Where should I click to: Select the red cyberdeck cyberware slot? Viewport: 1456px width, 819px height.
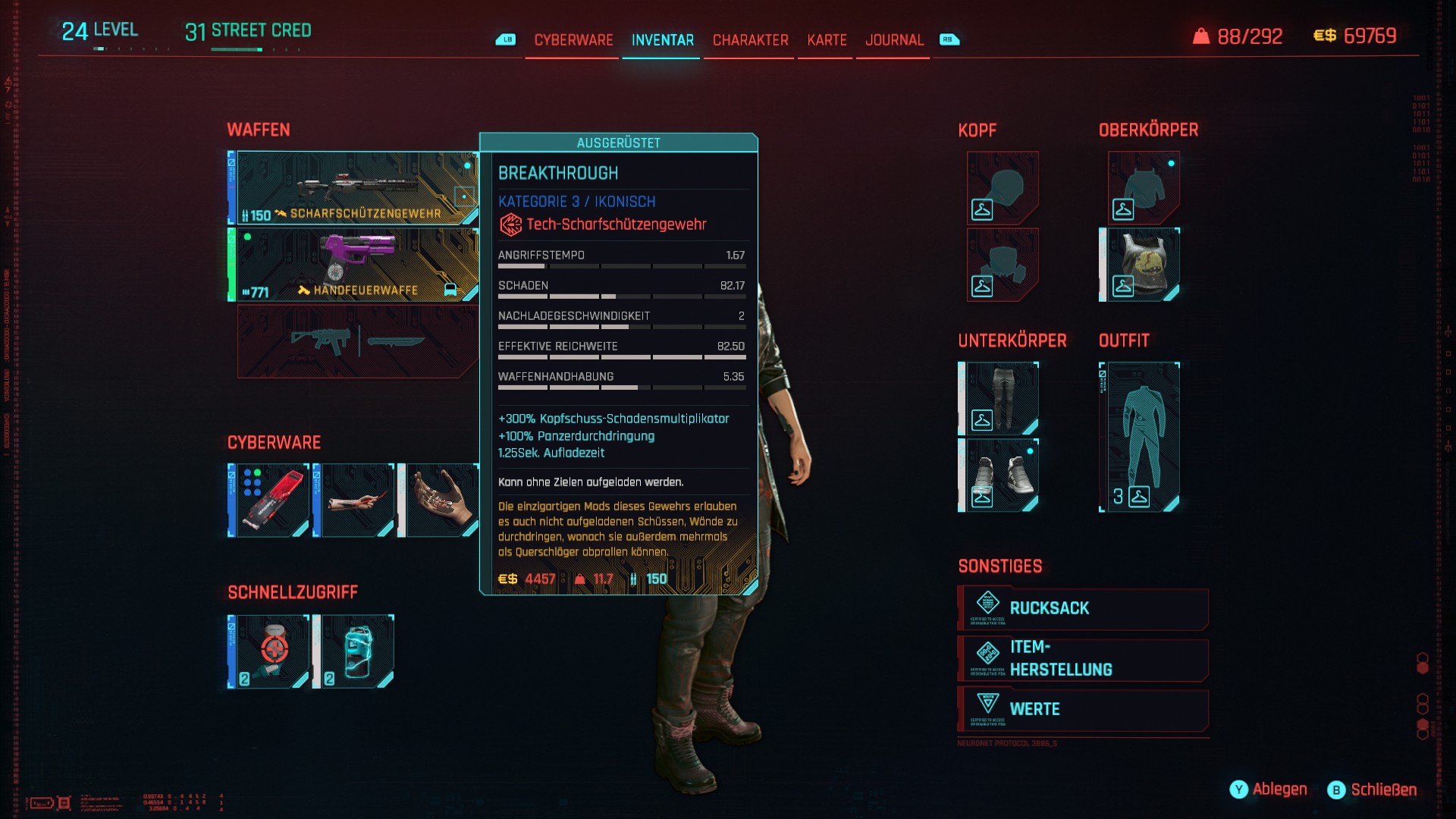269,500
